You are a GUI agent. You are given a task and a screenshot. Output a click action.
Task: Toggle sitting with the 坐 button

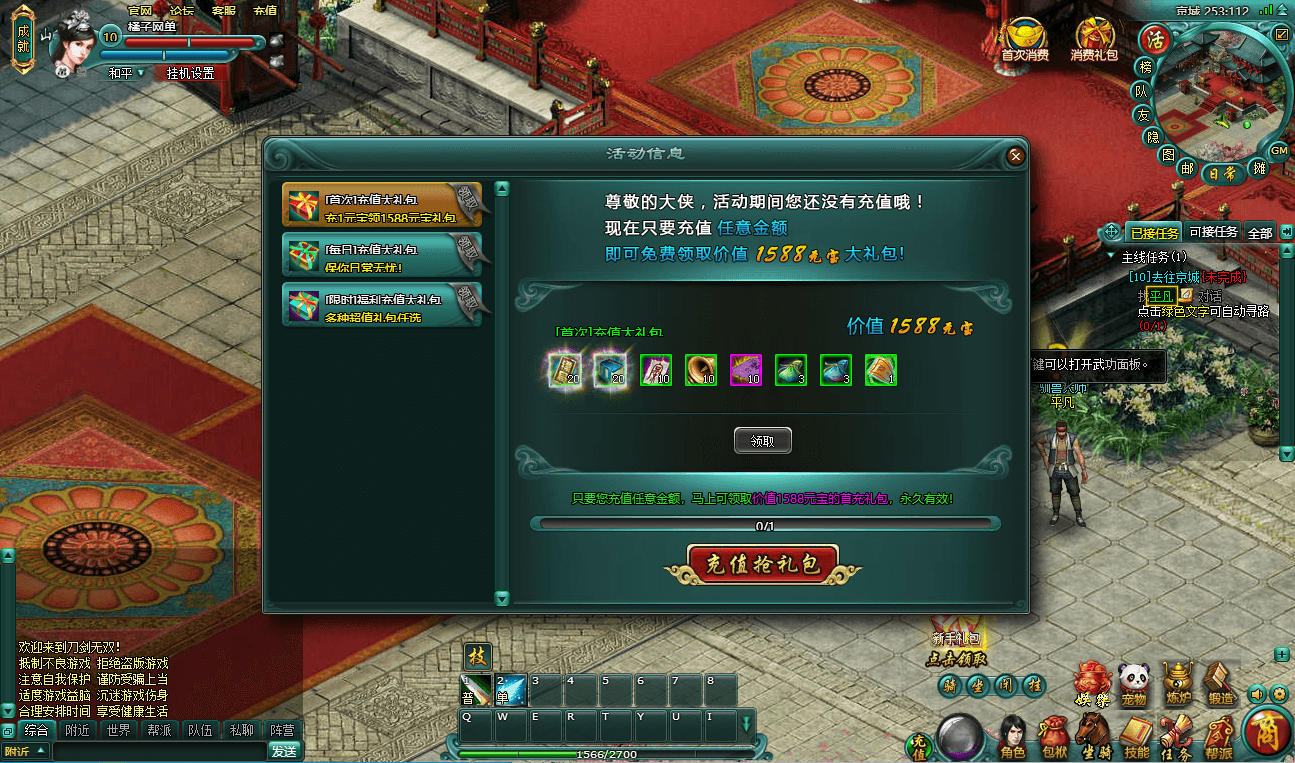point(978,685)
